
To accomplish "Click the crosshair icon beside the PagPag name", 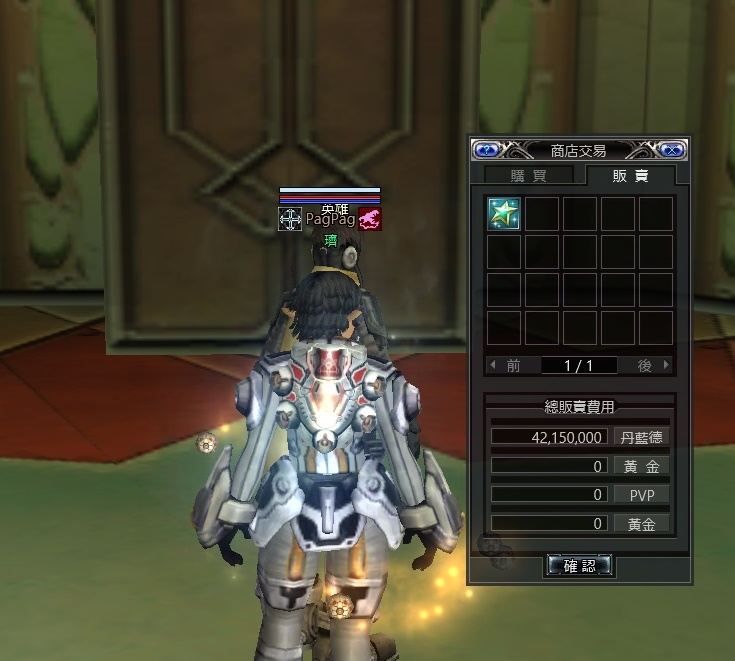I will click(x=290, y=219).
